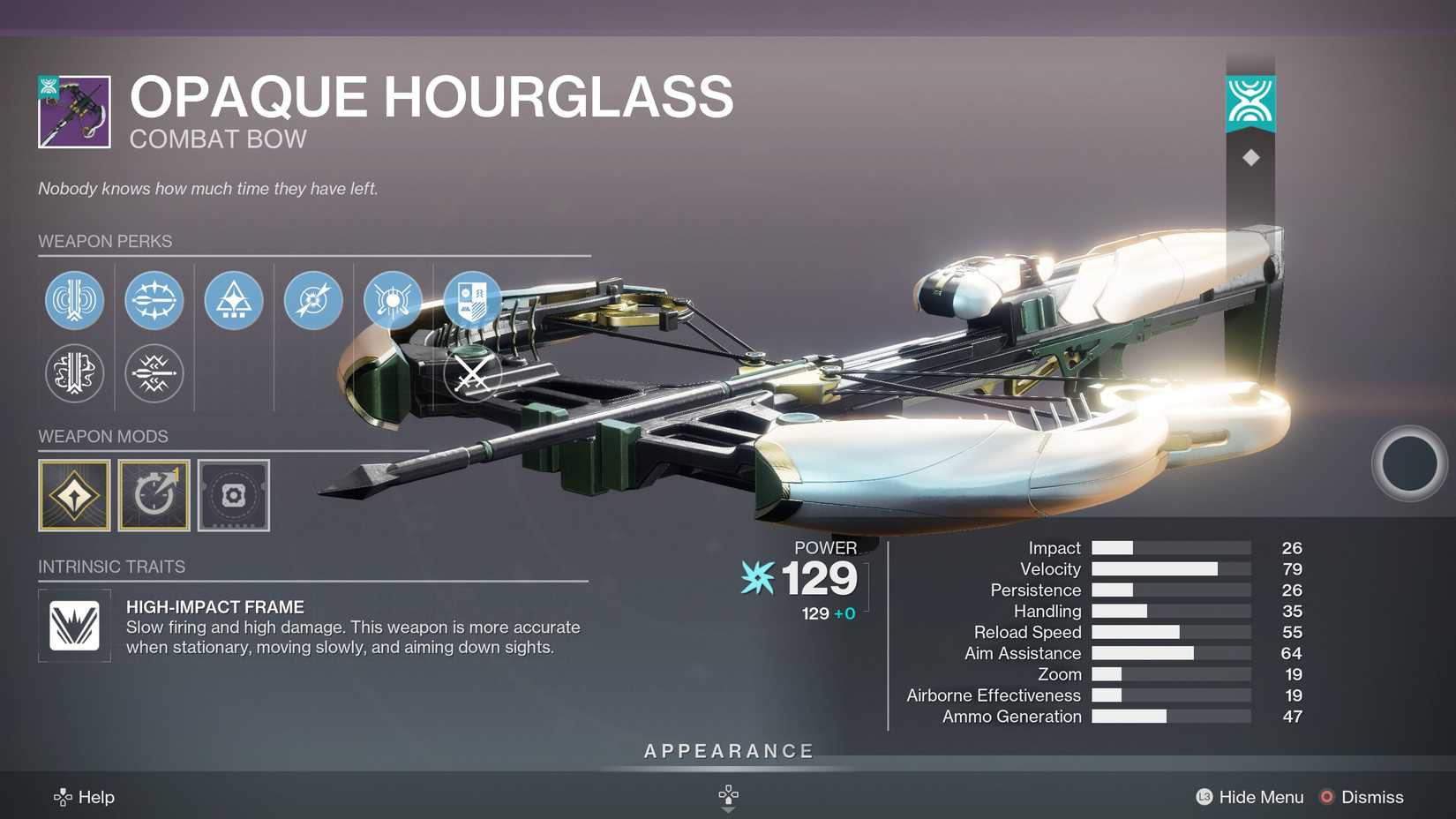Image resolution: width=1456 pixels, height=819 pixels.
Task: Select the first bowstring perk icon
Action: tap(74, 300)
